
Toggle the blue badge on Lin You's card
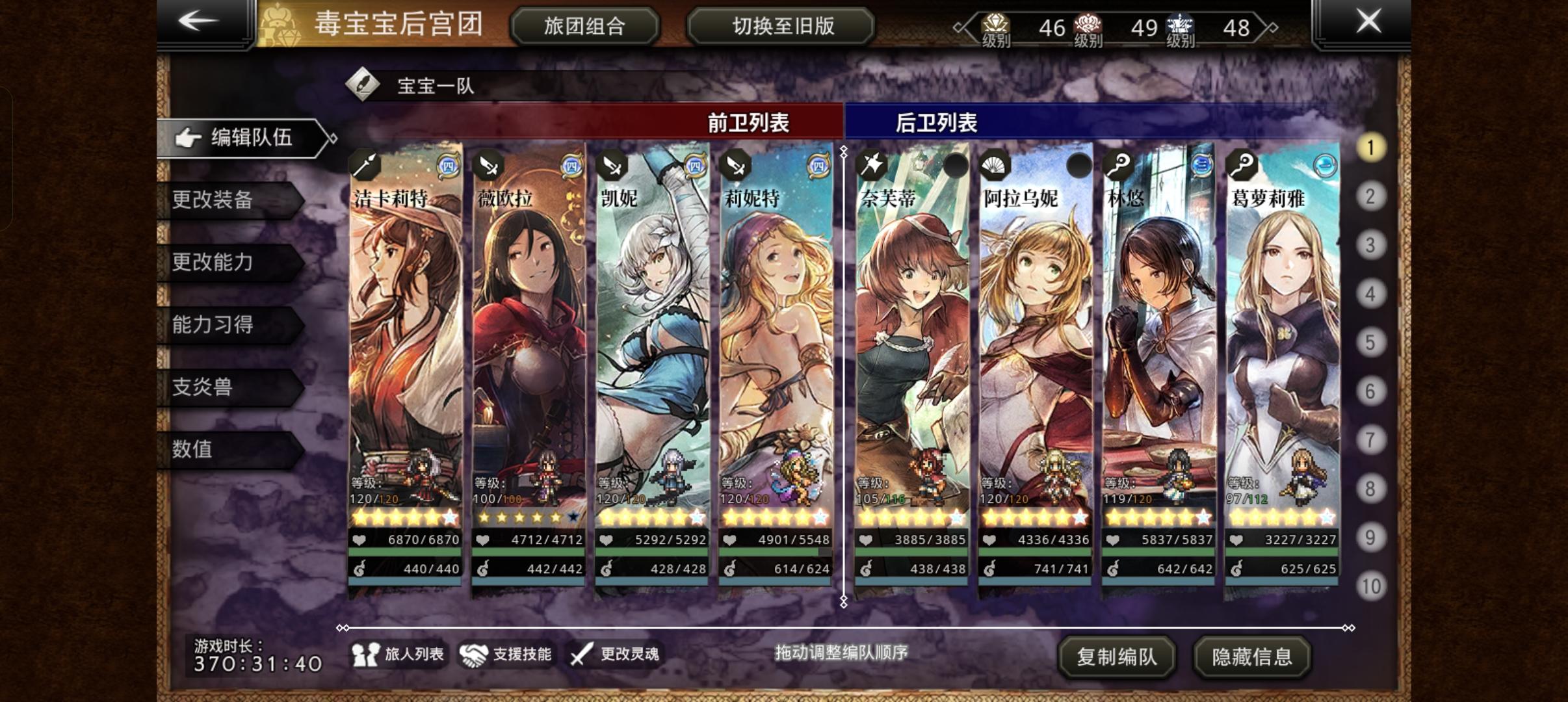pyautogui.click(x=1203, y=165)
